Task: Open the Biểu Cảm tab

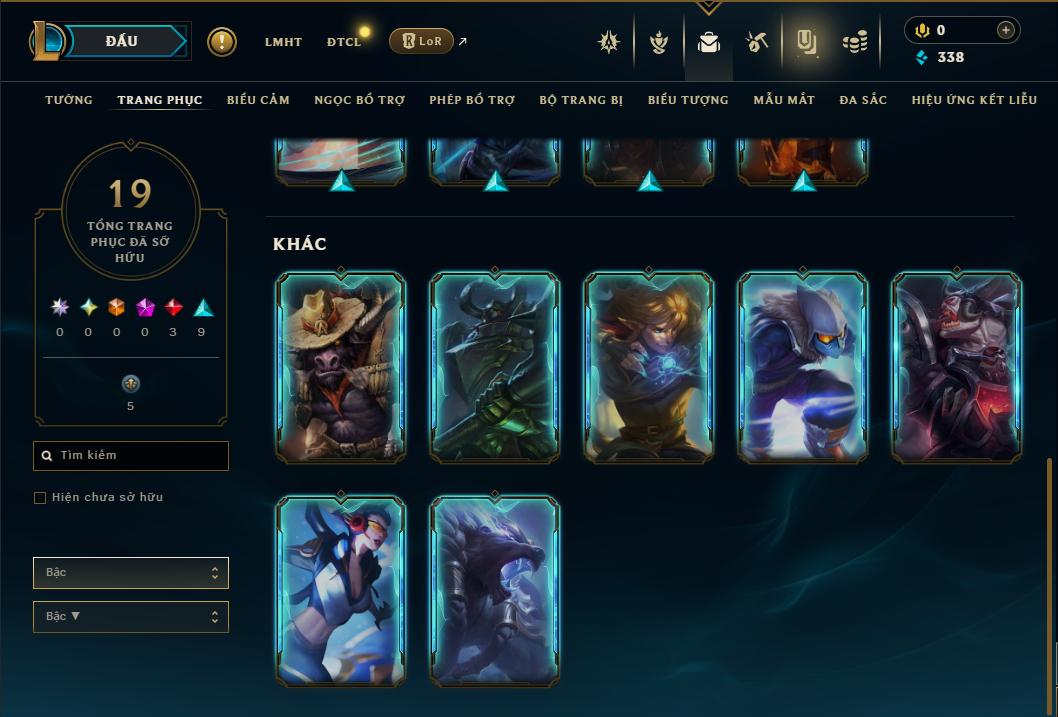Action: coord(258,100)
